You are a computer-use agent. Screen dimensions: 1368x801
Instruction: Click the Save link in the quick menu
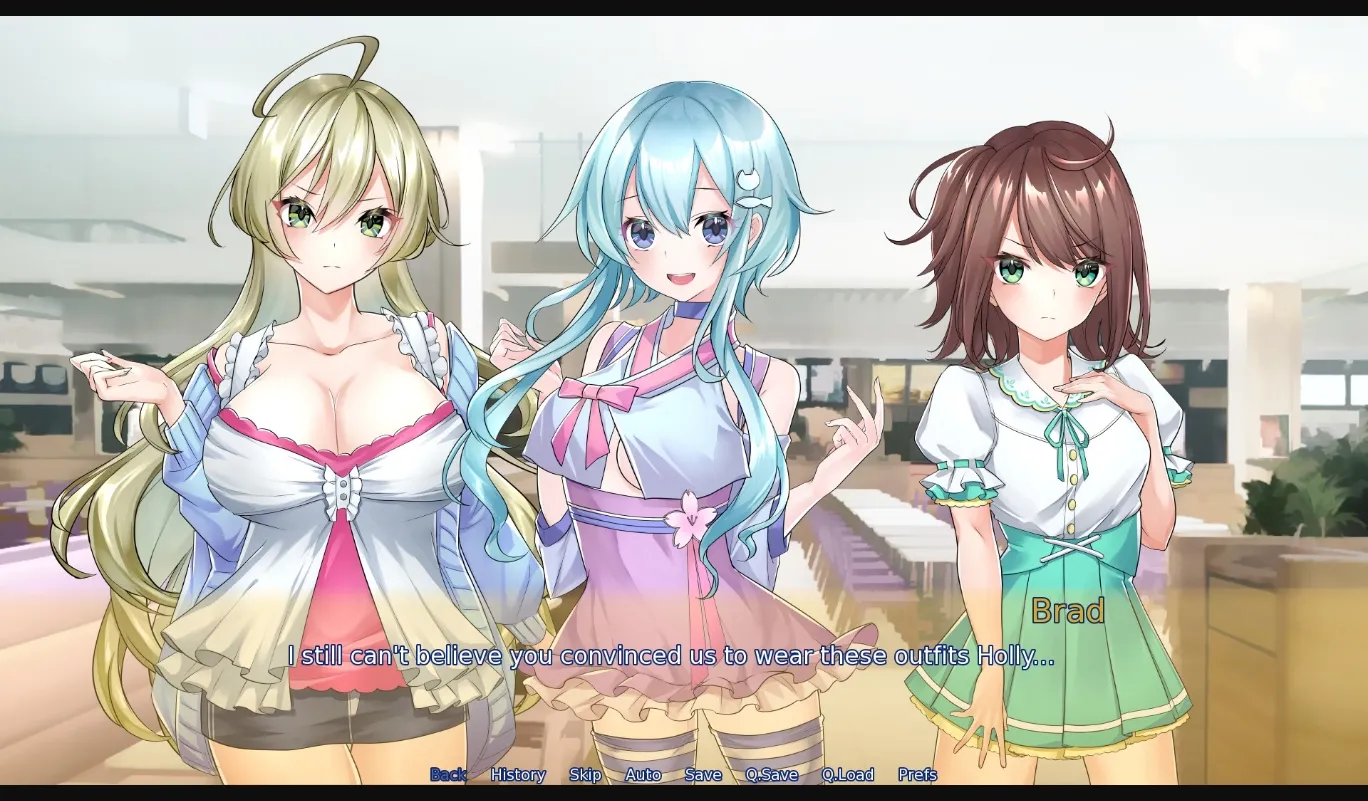coord(703,775)
